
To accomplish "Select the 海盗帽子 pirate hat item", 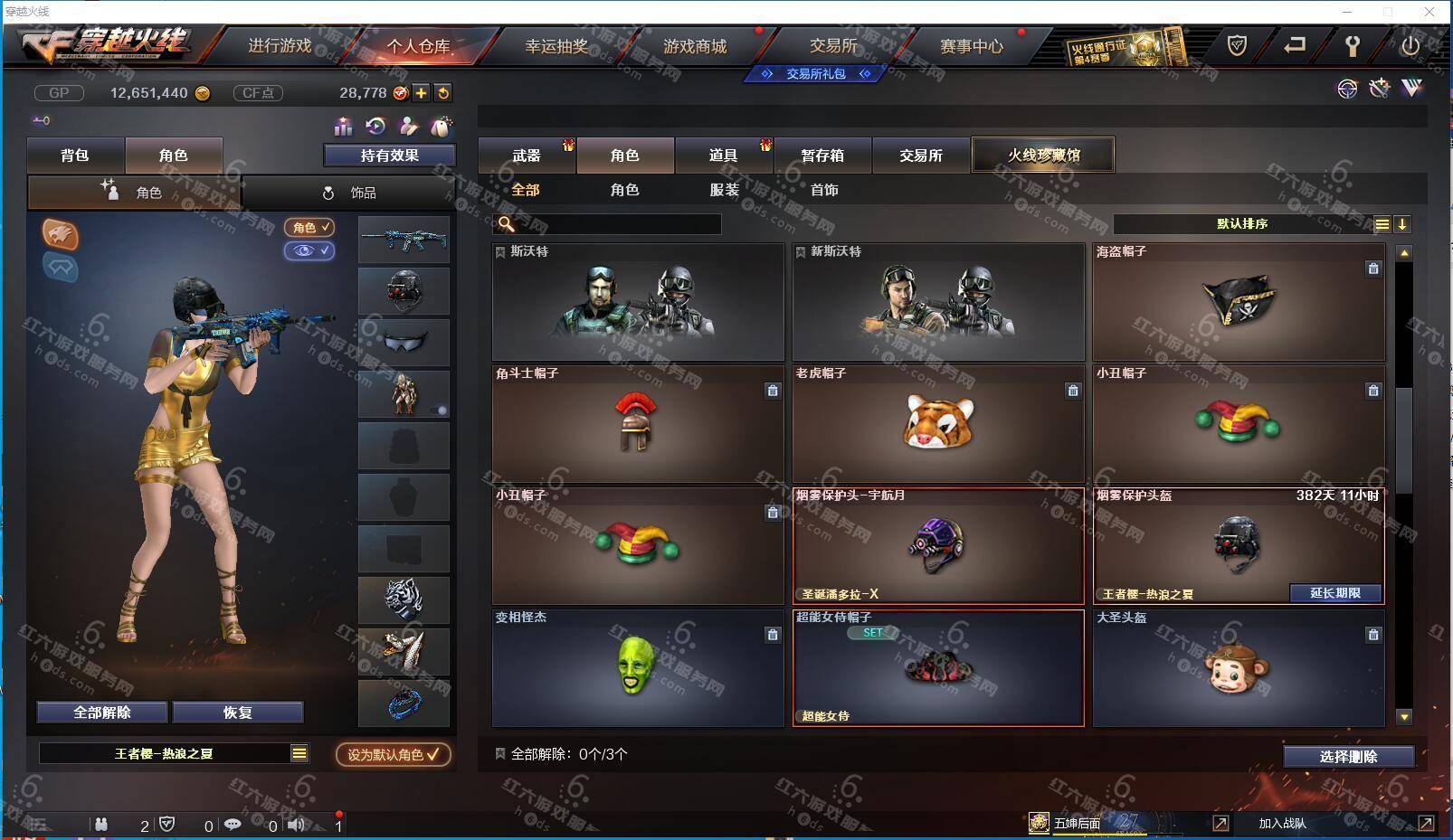I will pos(1239,302).
